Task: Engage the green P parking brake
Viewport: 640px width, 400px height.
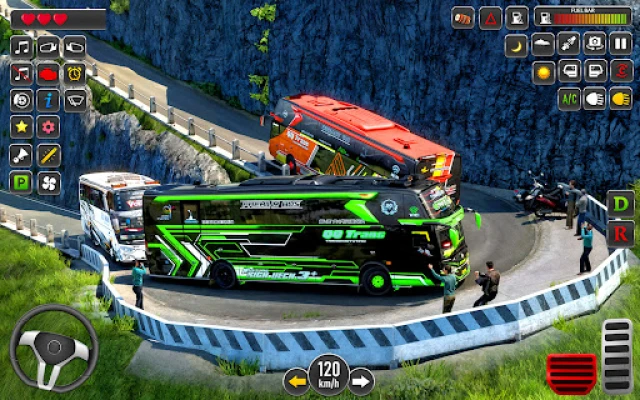Action: click(x=21, y=181)
